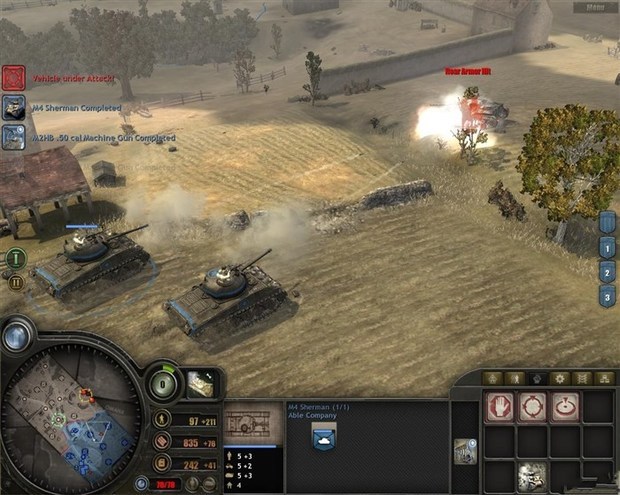Select the M2HB .50 cal Machine Gun Completed icon
Screen dimensions: 620x495
point(13,137)
